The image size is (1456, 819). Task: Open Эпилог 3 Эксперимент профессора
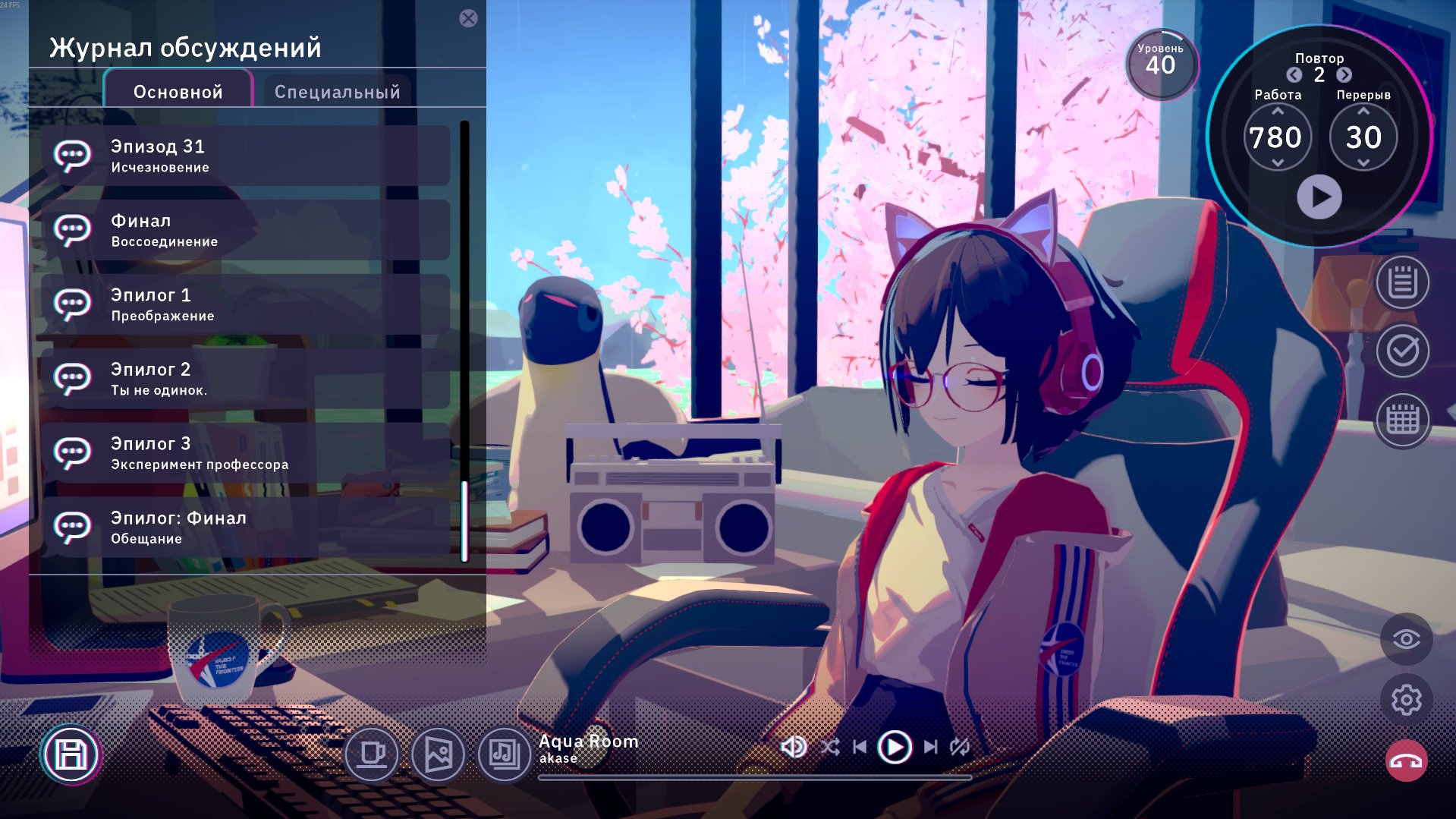point(245,453)
